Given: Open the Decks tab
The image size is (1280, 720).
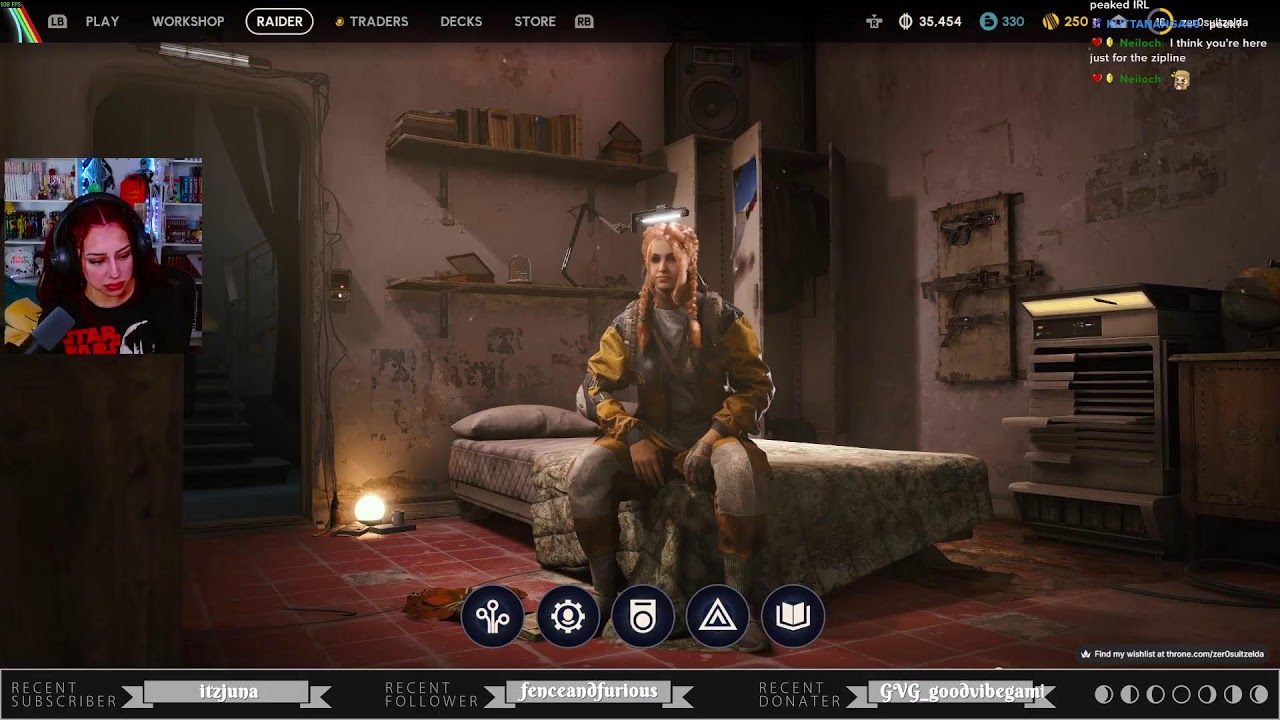Looking at the screenshot, I should (461, 21).
